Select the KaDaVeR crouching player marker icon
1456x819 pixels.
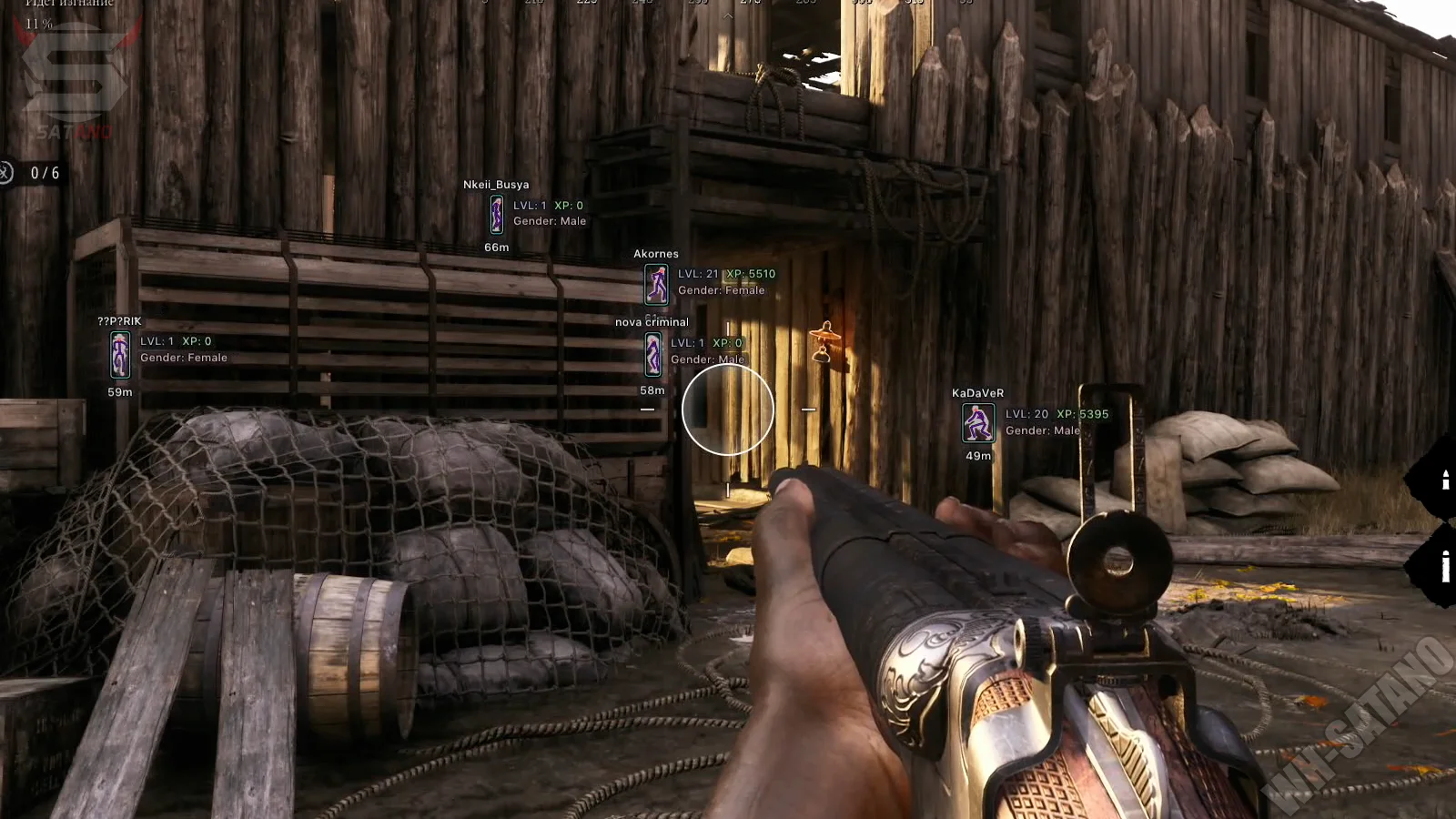pos(978,423)
